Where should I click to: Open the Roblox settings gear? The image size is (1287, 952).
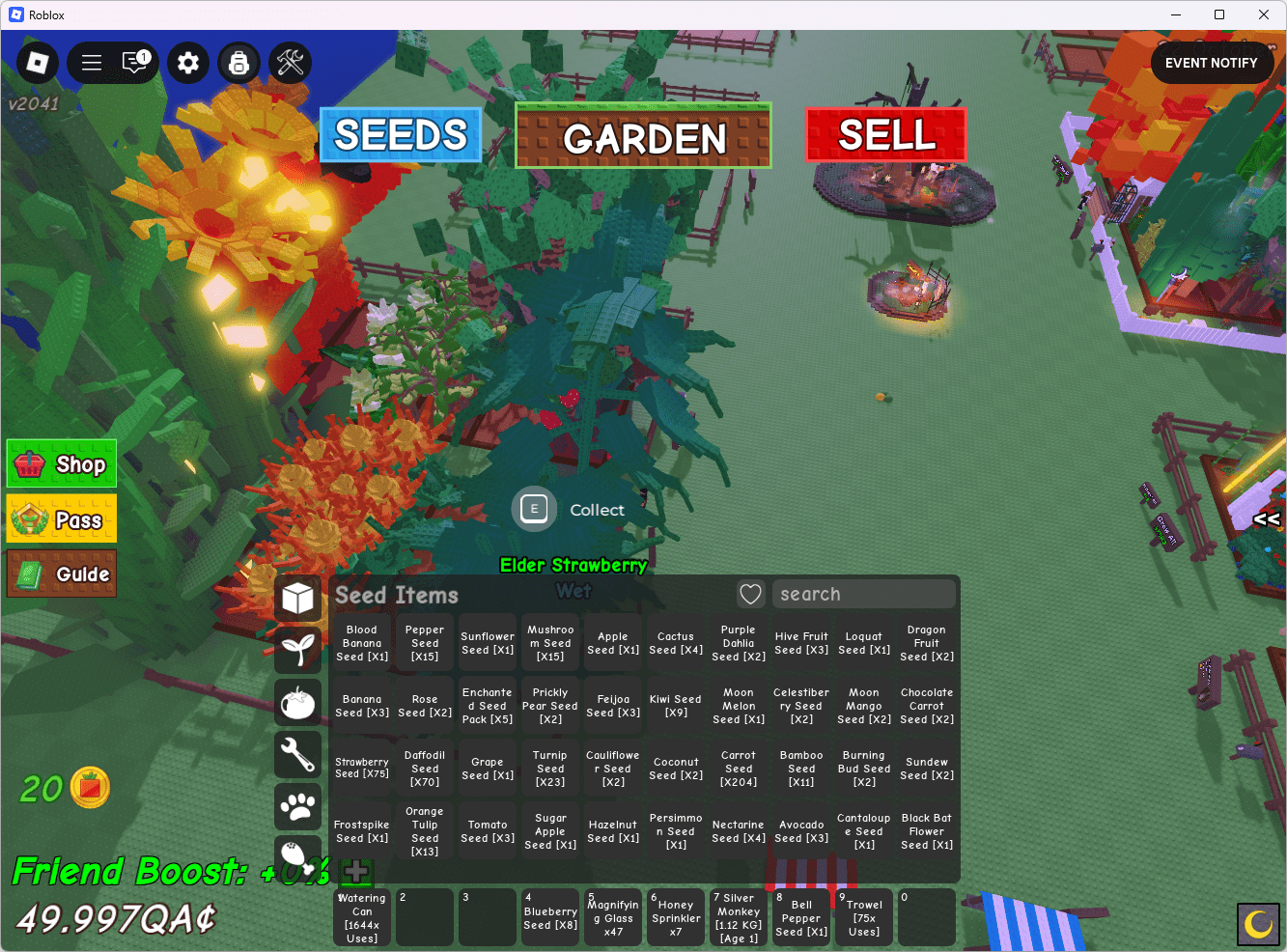coord(187,62)
